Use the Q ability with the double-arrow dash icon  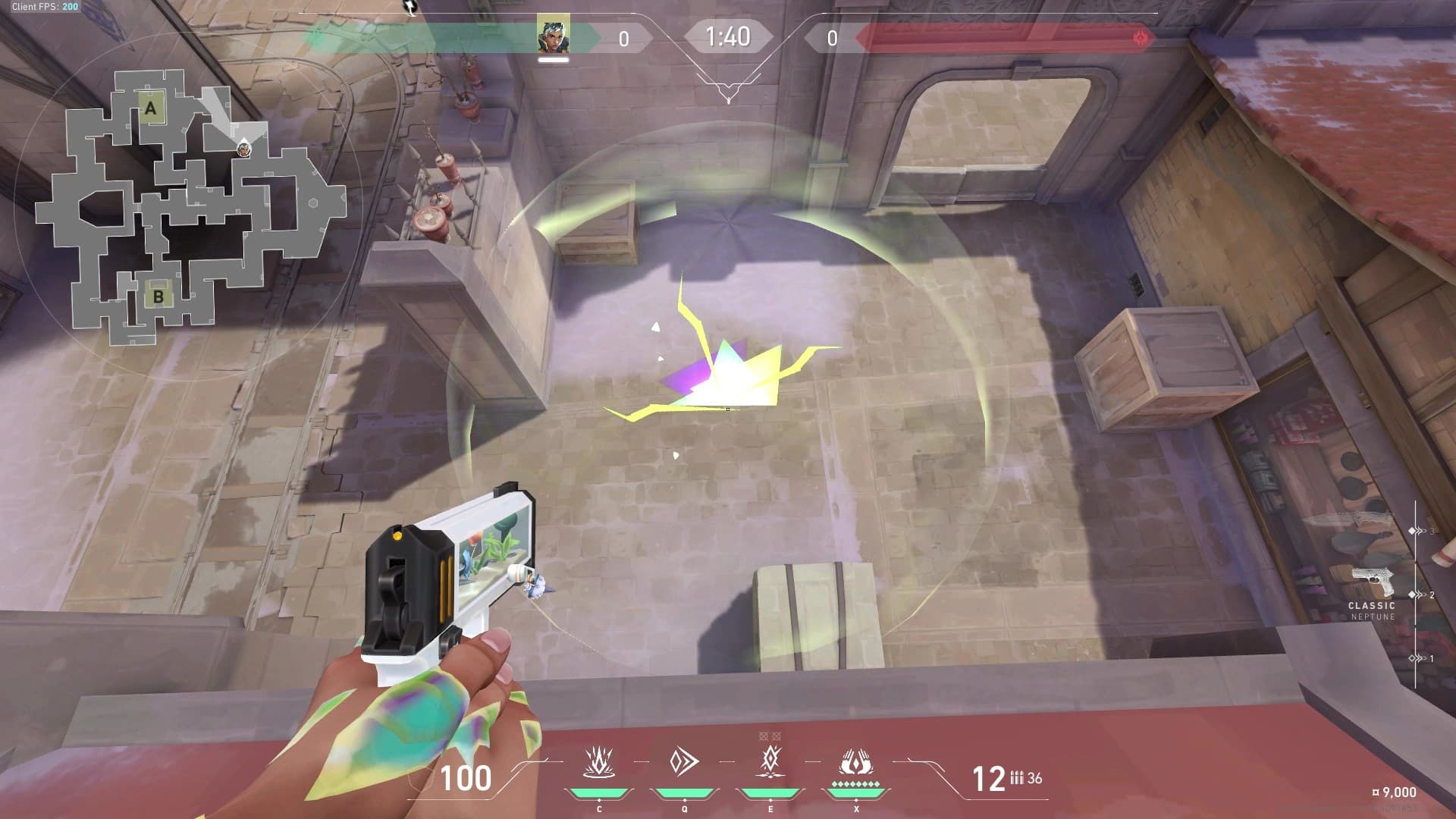pyautogui.click(x=684, y=762)
